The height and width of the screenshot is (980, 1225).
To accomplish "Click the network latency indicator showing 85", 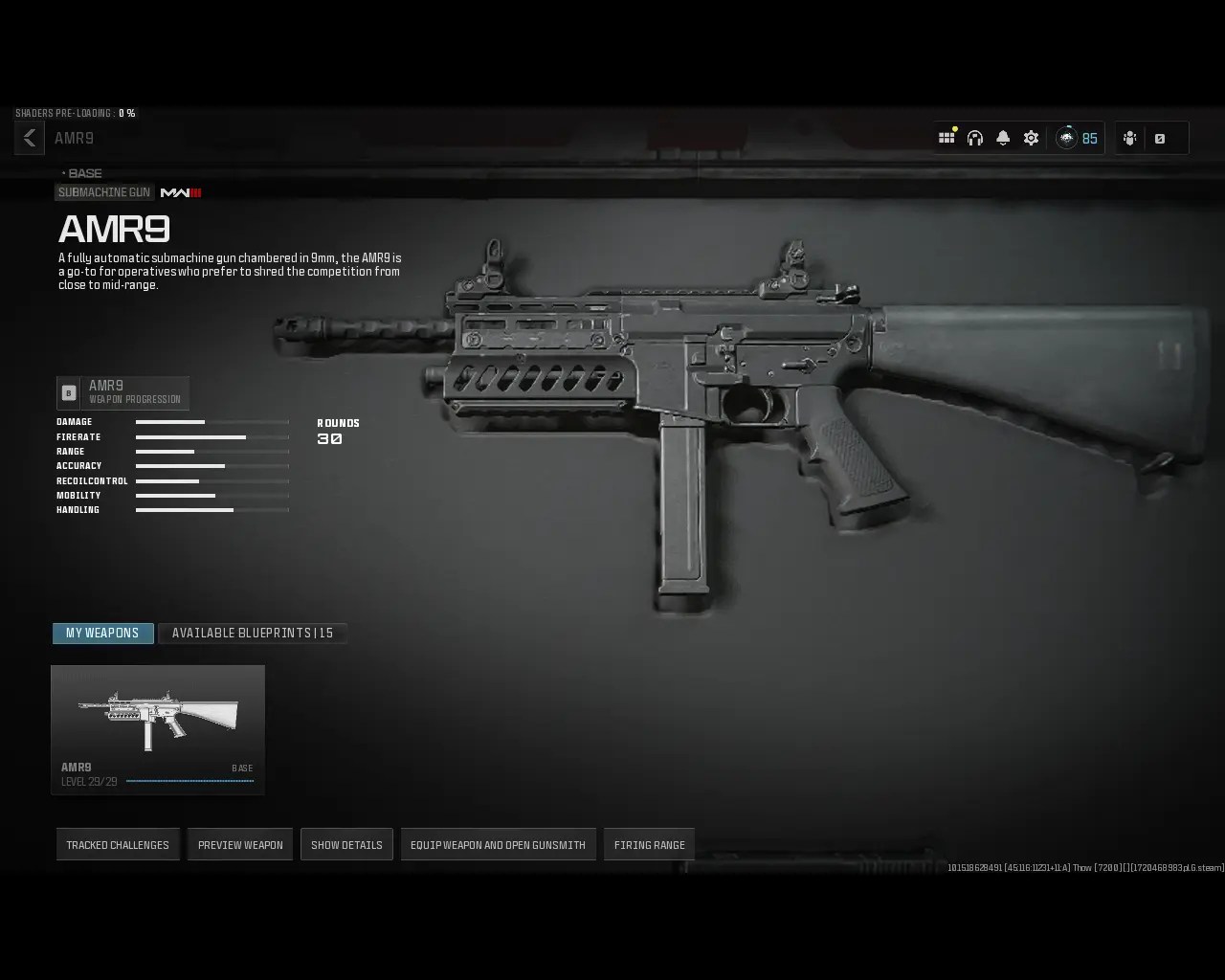I will tap(1078, 137).
